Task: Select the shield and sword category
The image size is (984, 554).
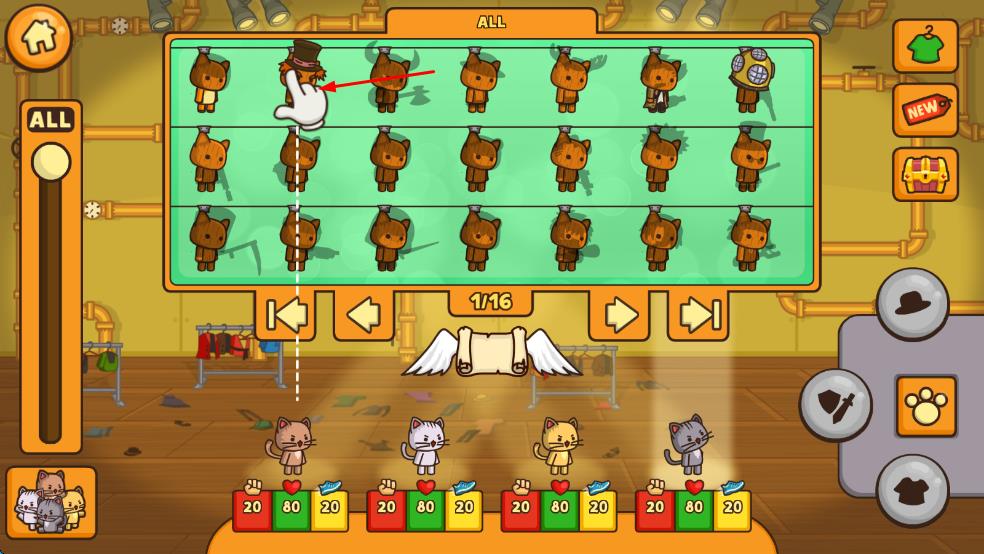Action: pyautogui.click(x=836, y=404)
